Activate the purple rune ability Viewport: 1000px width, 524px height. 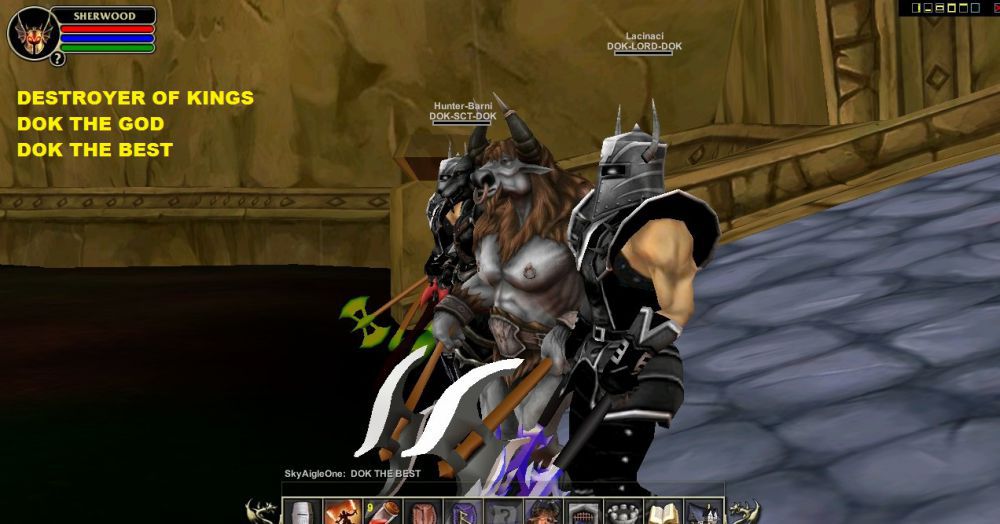tap(461, 514)
